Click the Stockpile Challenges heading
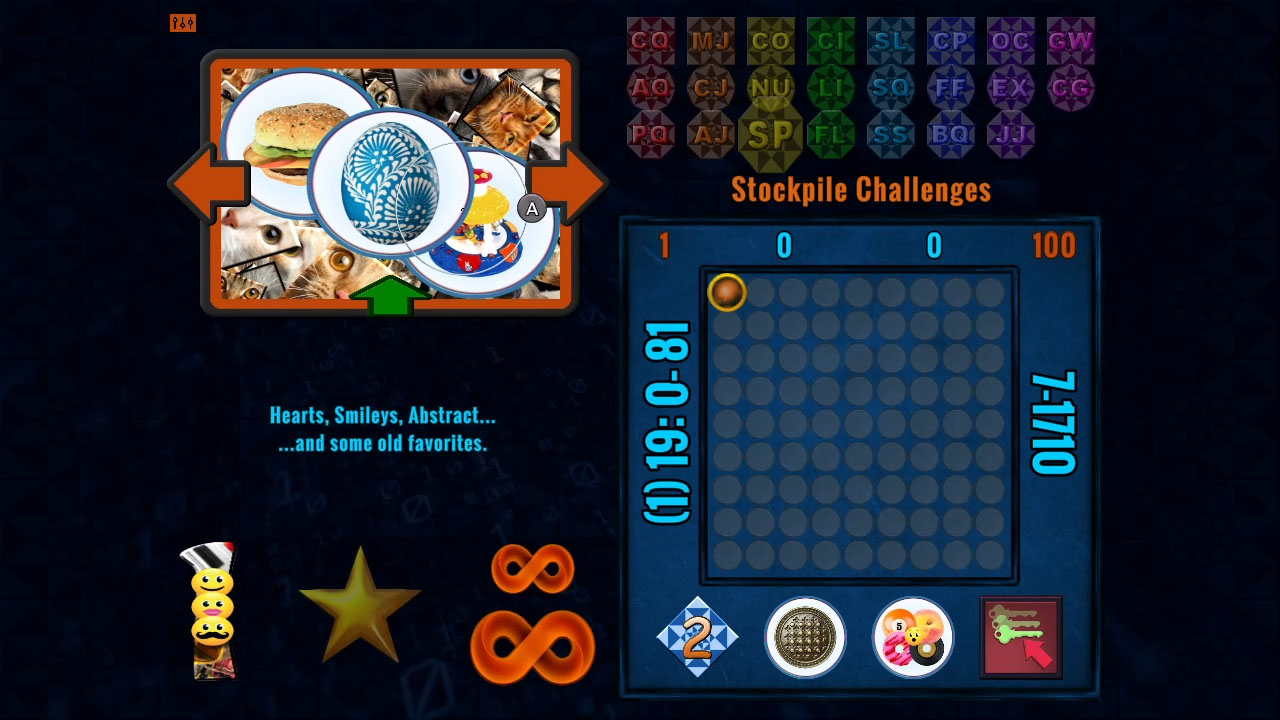Screen dimensions: 1280x720 [x=862, y=189]
